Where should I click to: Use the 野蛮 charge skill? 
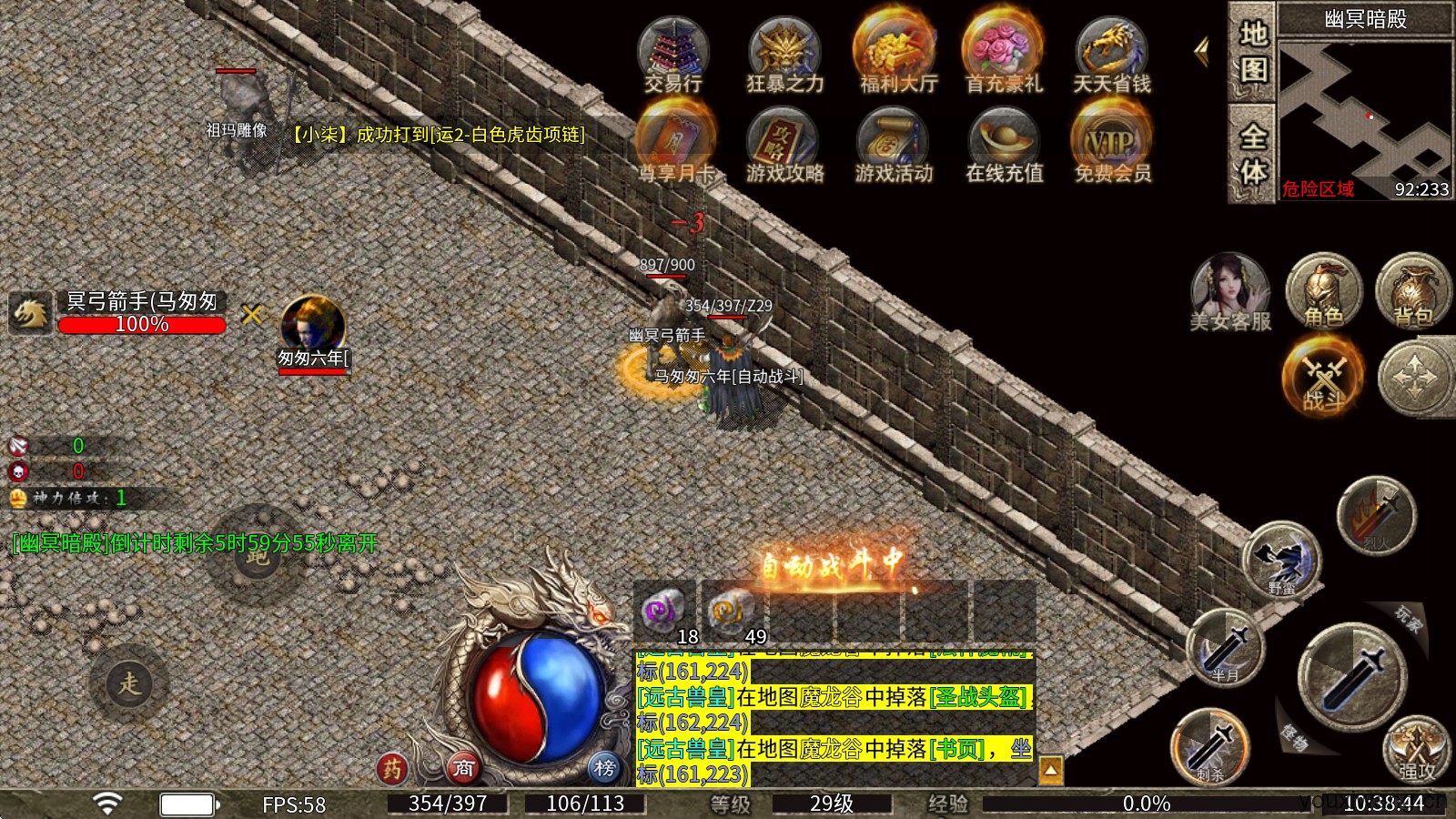click(x=1281, y=559)
